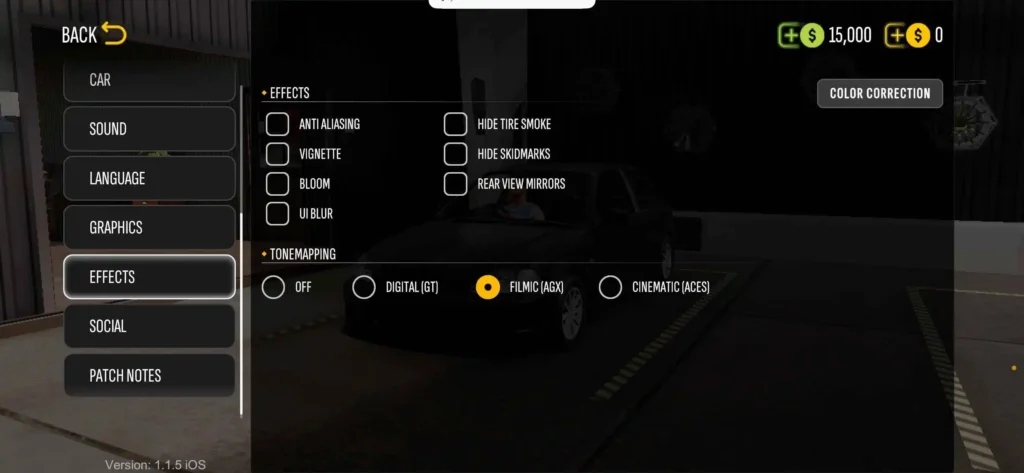The height and width of the screenshot is (473, 1024).
Task: Switch to the Sound settings
Action: [x=149, y=129]
